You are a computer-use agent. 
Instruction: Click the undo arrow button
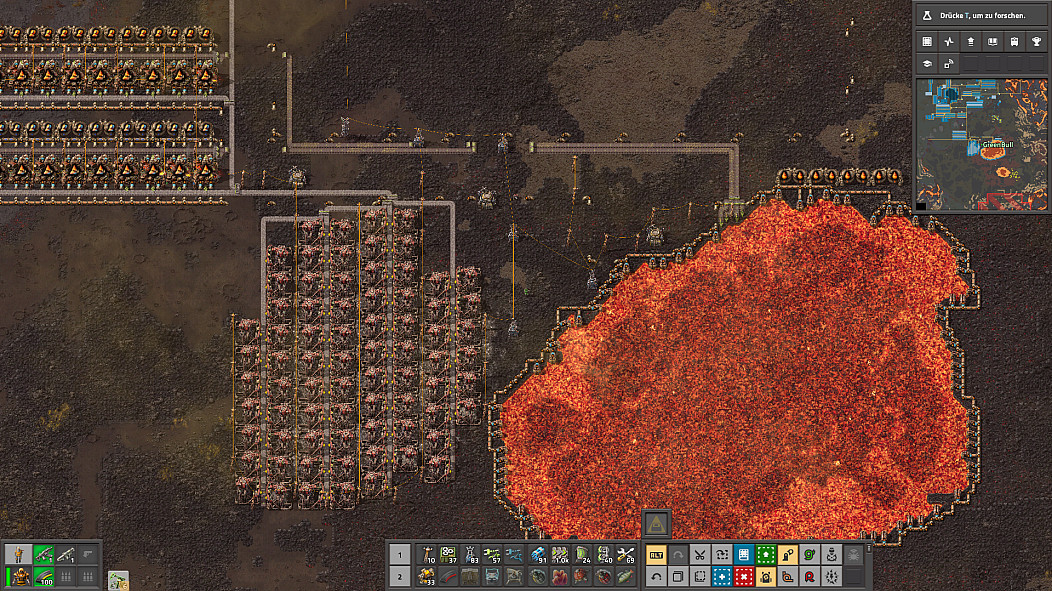click(x=656, y=577)
